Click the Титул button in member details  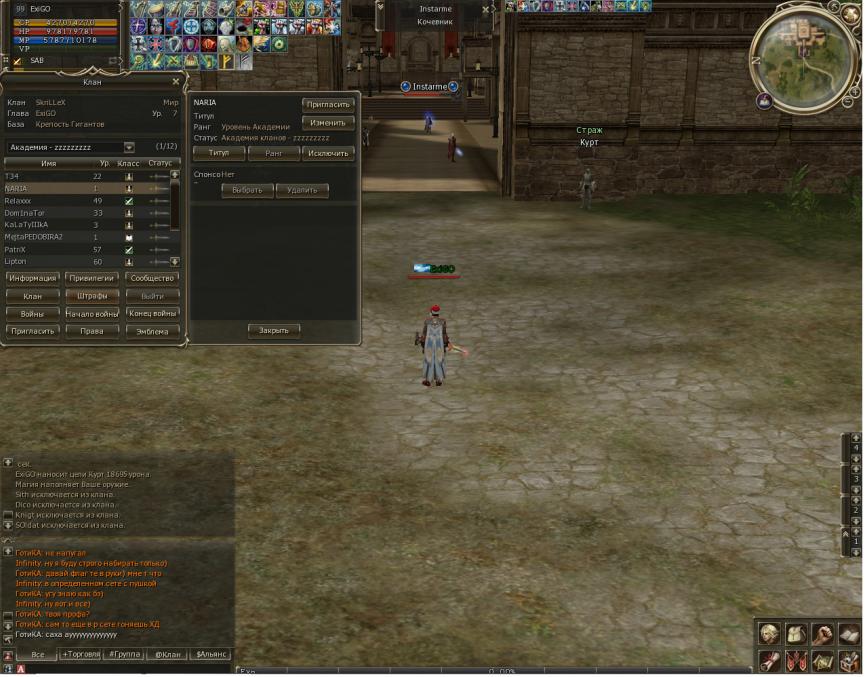(x=219, y=153)
